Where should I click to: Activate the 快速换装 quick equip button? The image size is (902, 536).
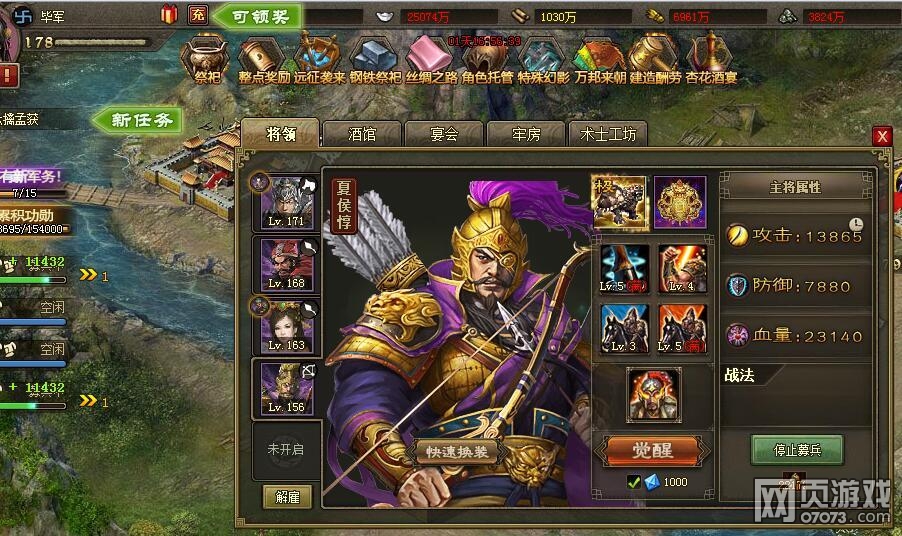click(x=455, y=451)
